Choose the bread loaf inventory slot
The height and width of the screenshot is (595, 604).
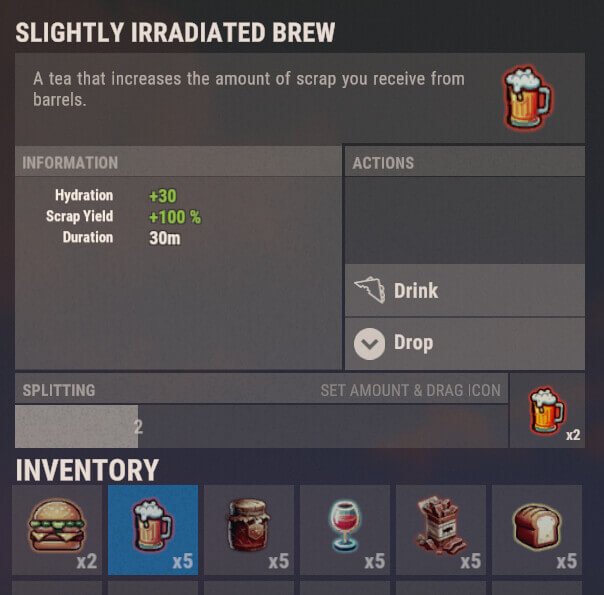(x=537, y=529)
